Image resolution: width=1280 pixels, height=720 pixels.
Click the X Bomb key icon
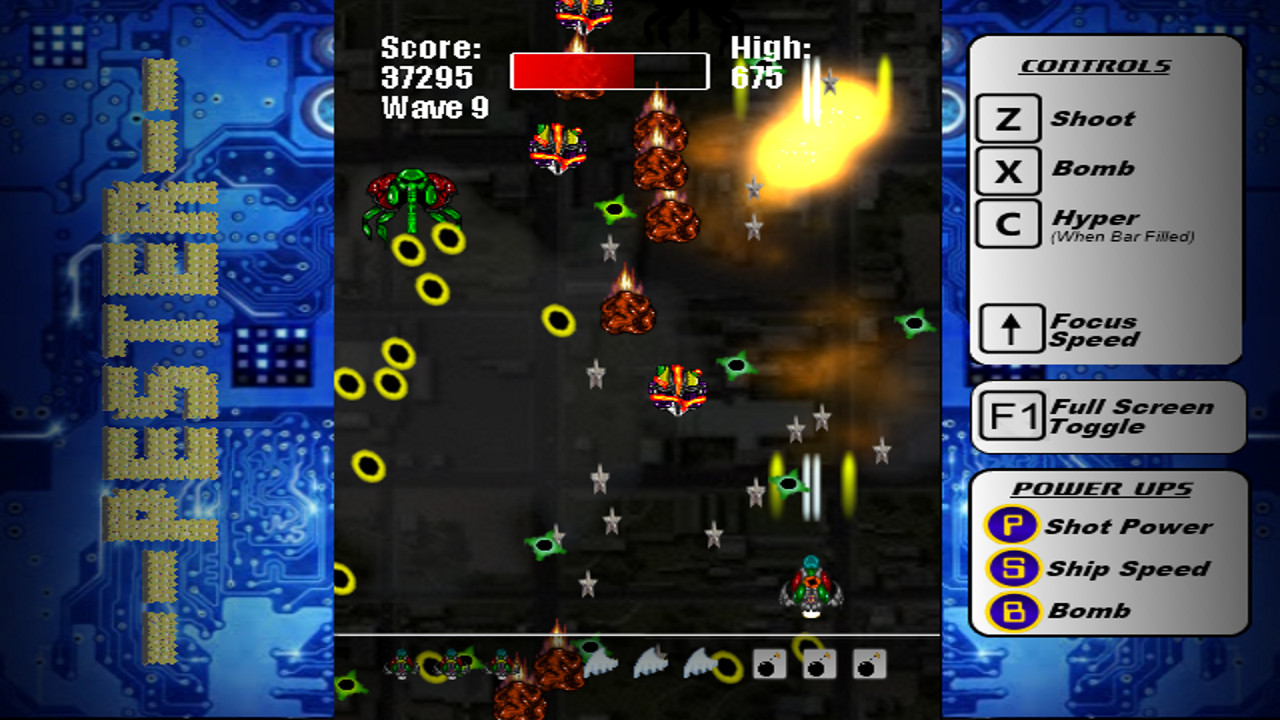pyautogui.click(x=1006, y=170)
